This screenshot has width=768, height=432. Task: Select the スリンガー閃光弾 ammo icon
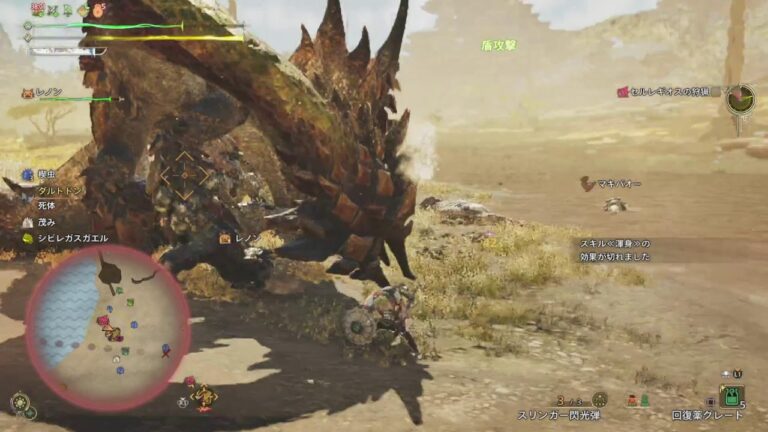[x=599, y=399]
